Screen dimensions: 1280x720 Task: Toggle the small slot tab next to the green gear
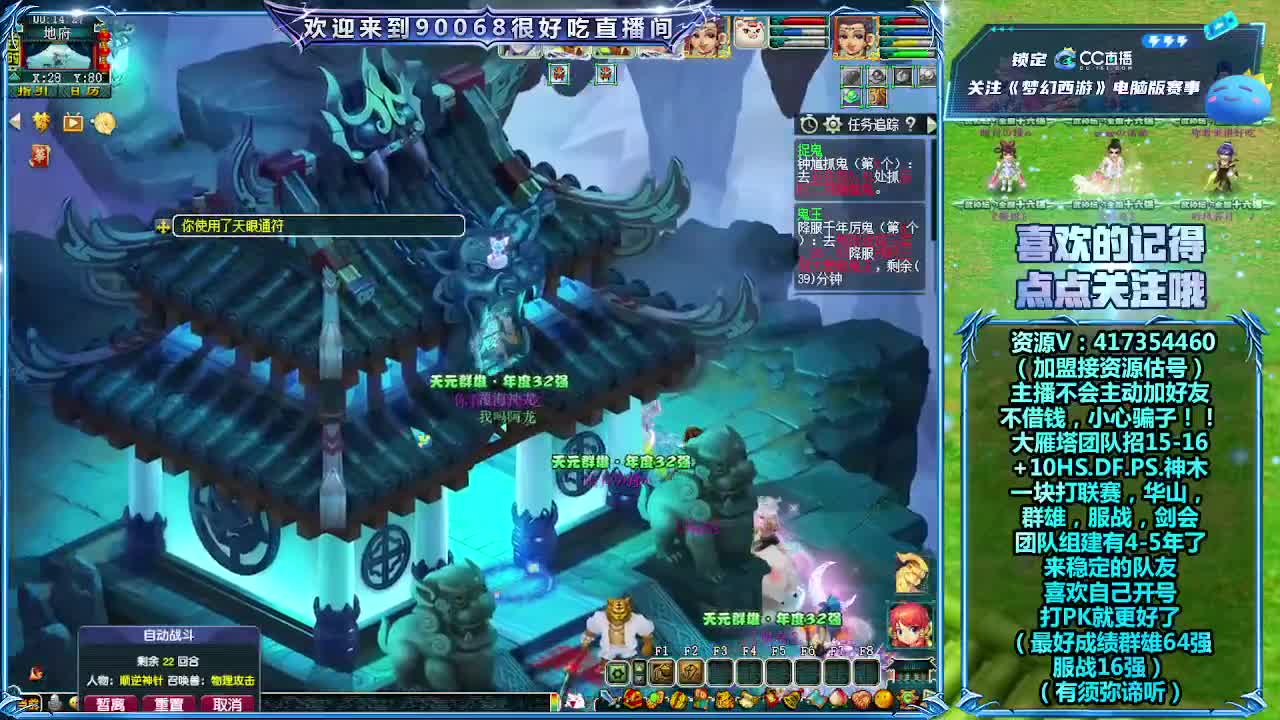click(639, 671)
